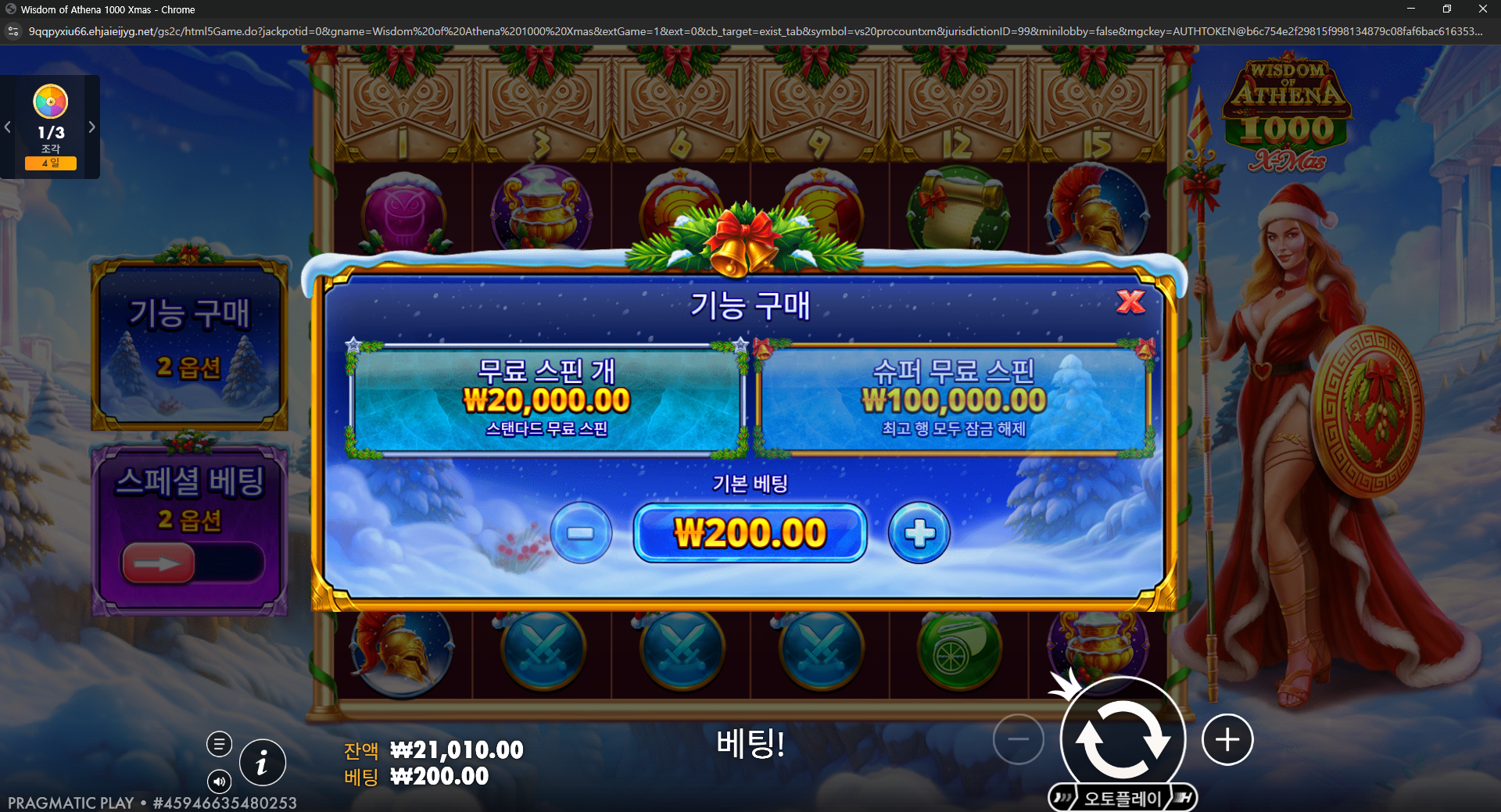
Task: Open the 기능 구매 2 옵션 side panel
Action: [190, 344]
